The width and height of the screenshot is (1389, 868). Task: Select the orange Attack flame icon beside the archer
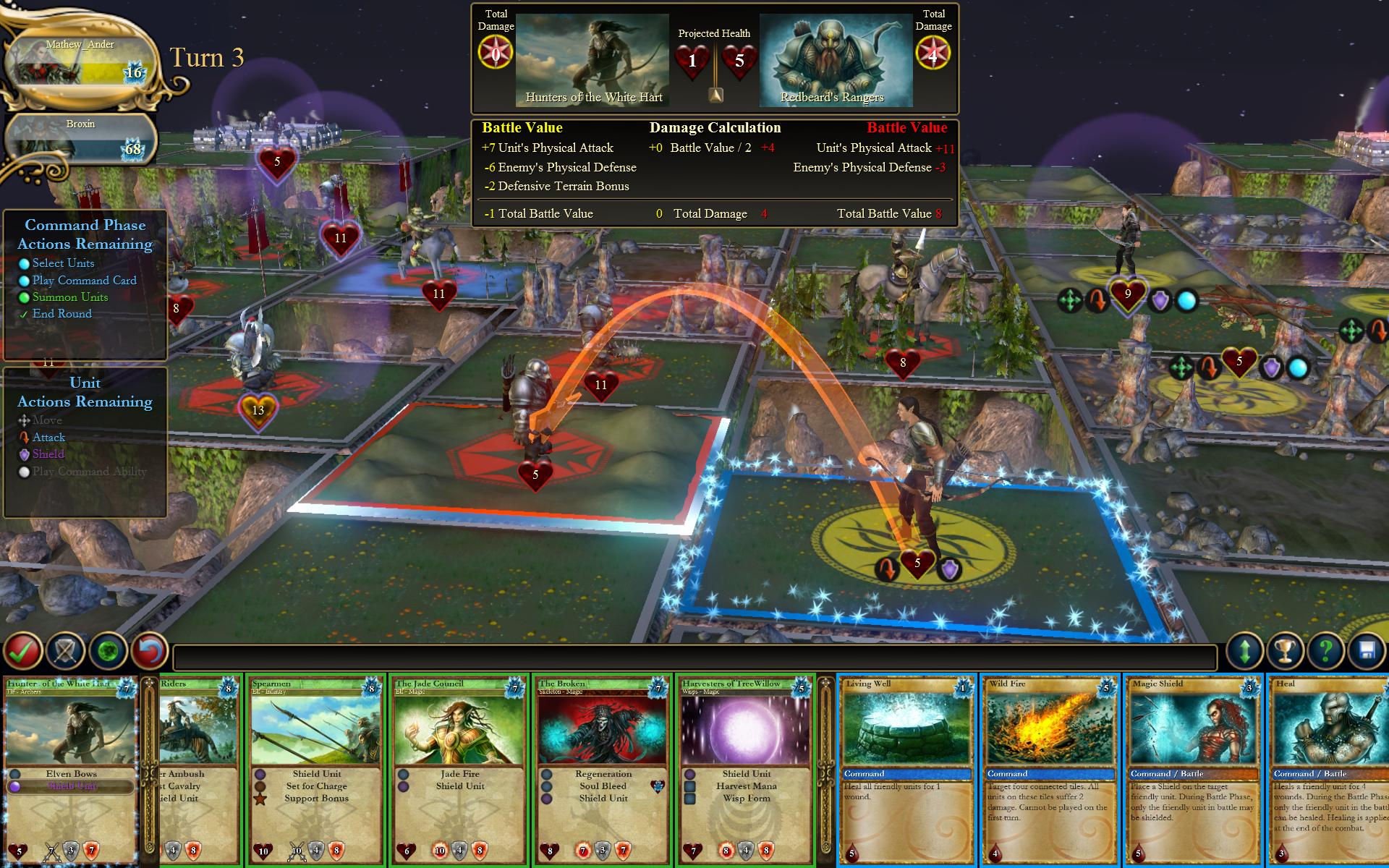pyautogui.click(x=888, y=569)
